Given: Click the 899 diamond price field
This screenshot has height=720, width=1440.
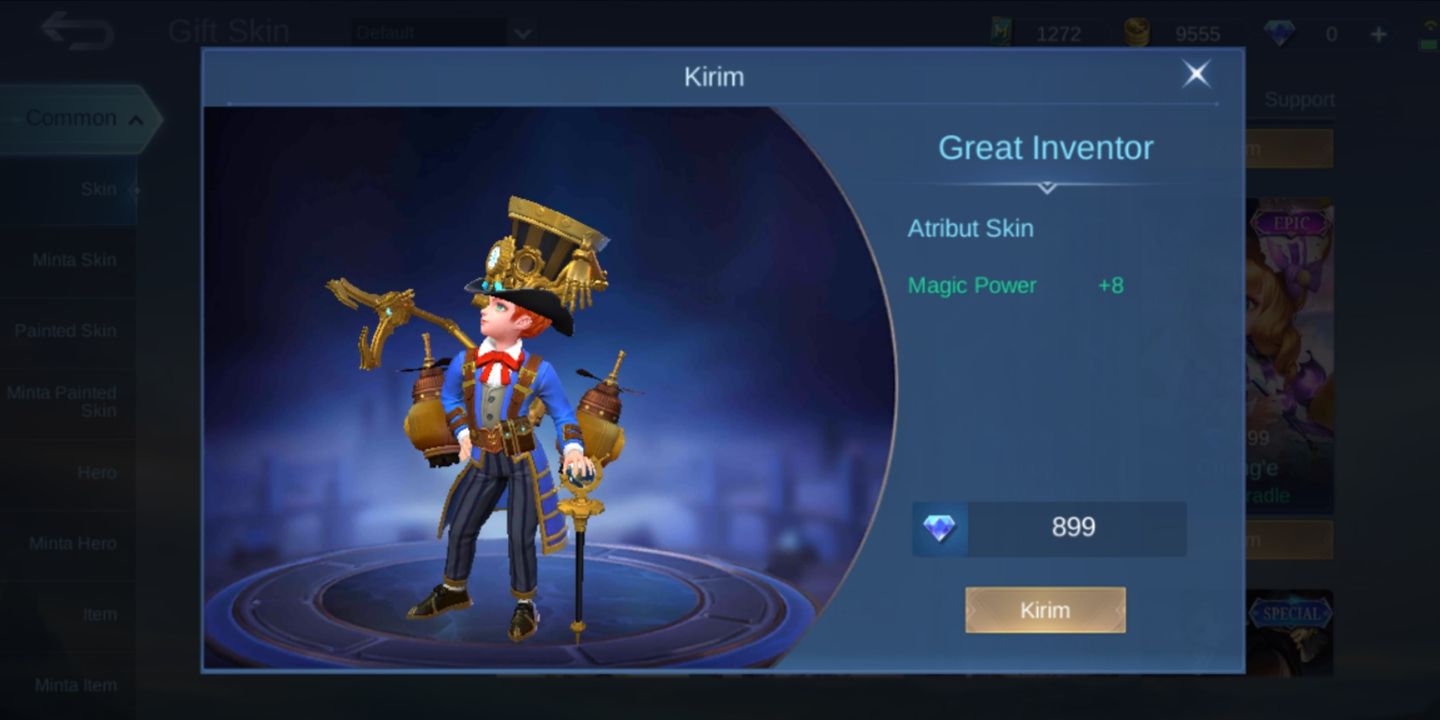Looking at the screenshot, I should coord(1075,527).
